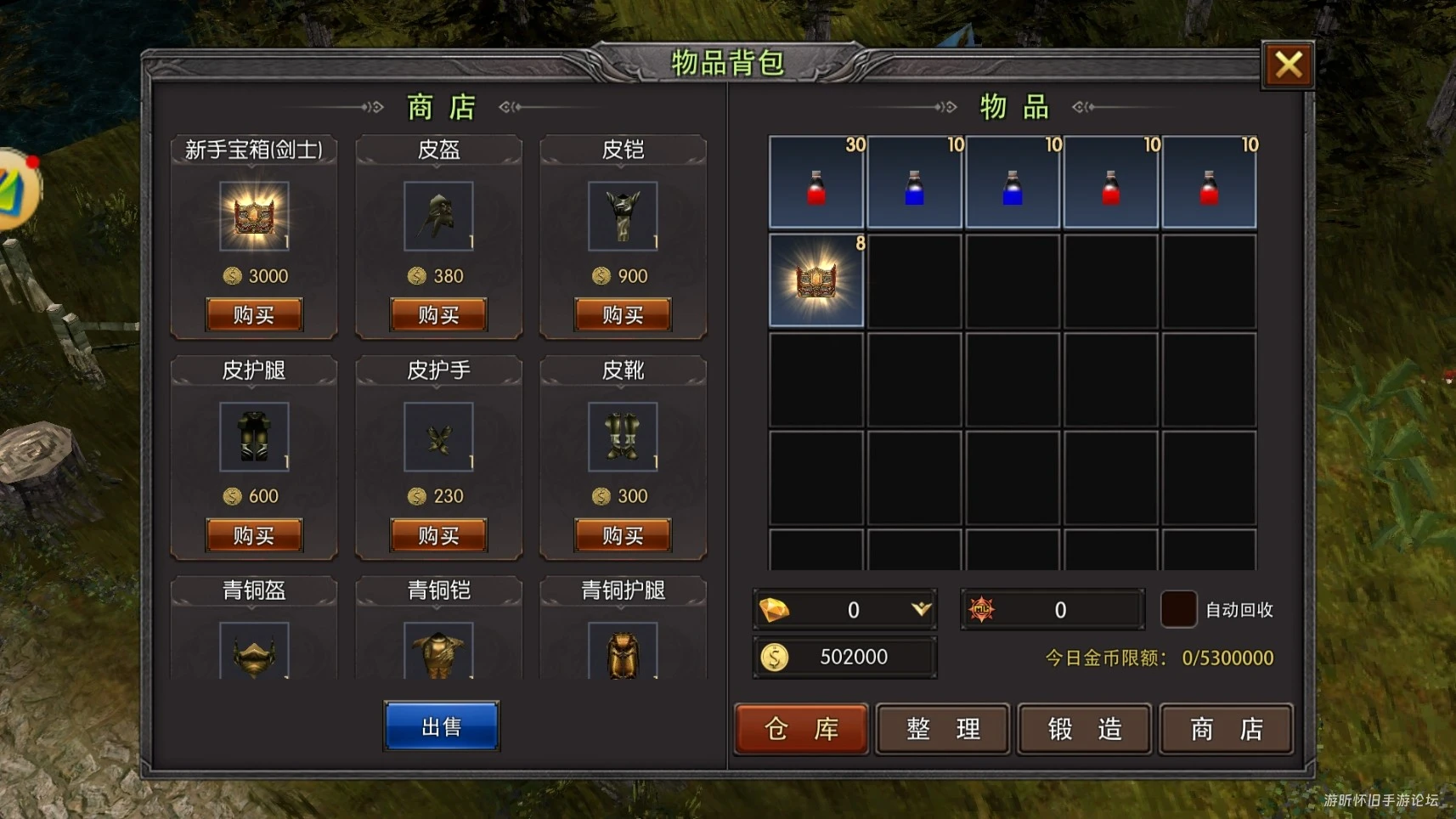Select the 皮护手 gloves item image

(x=437, y=438)
